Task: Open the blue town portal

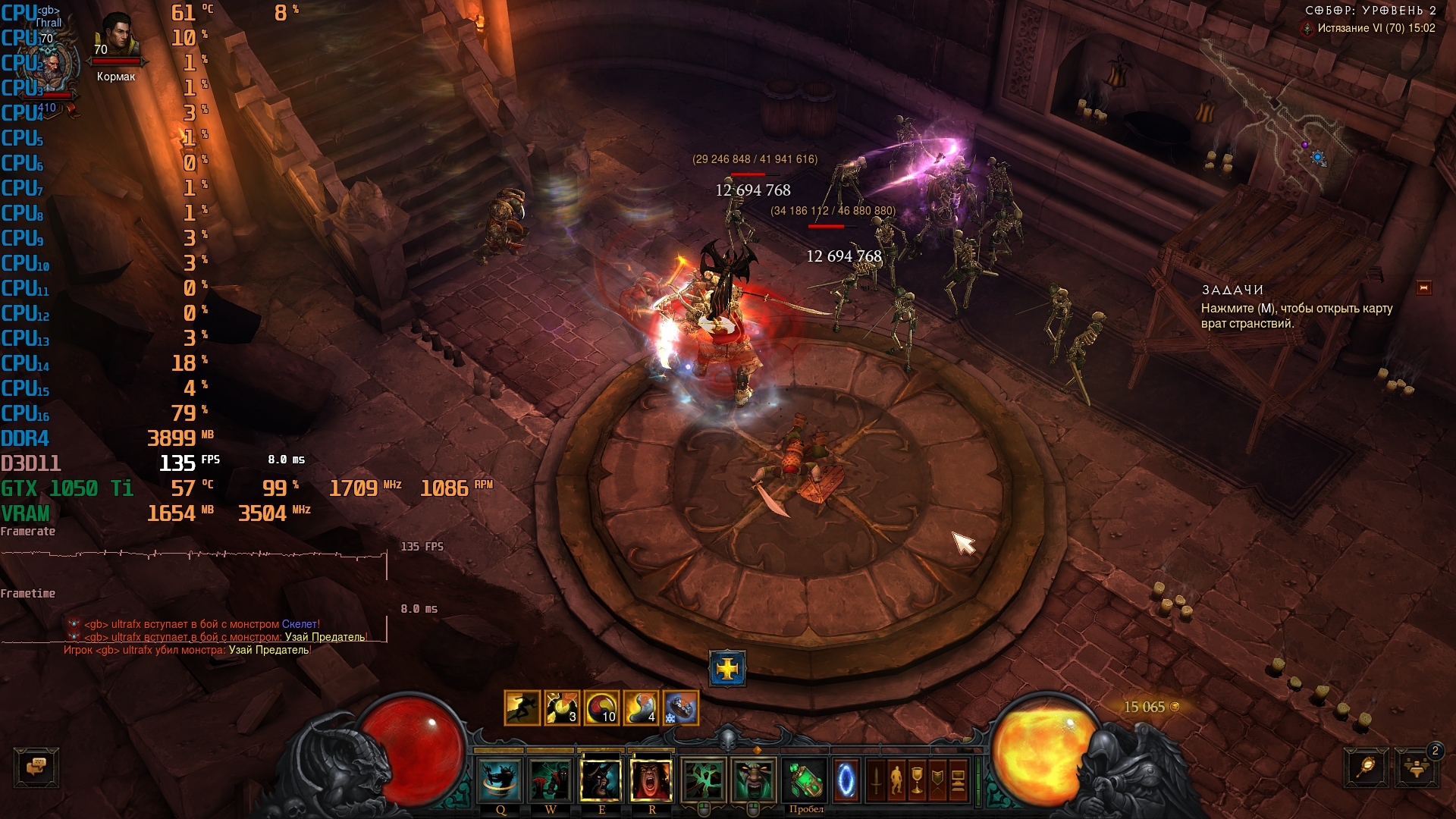Action: (x=846, y=780)
